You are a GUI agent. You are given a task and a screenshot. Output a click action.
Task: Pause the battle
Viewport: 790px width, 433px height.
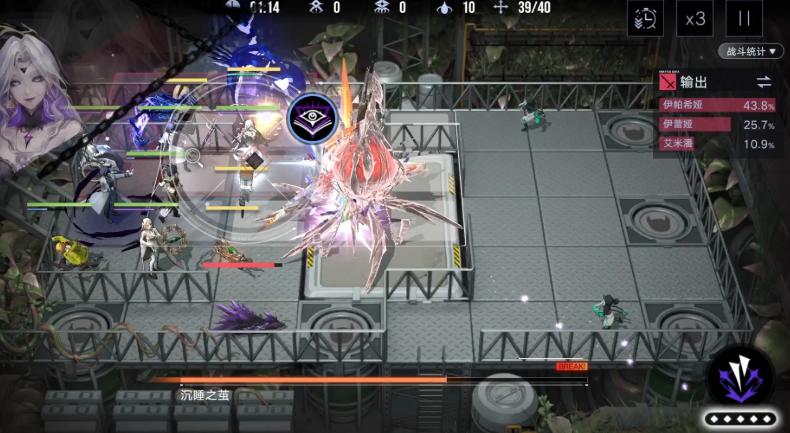click(744, 18)
